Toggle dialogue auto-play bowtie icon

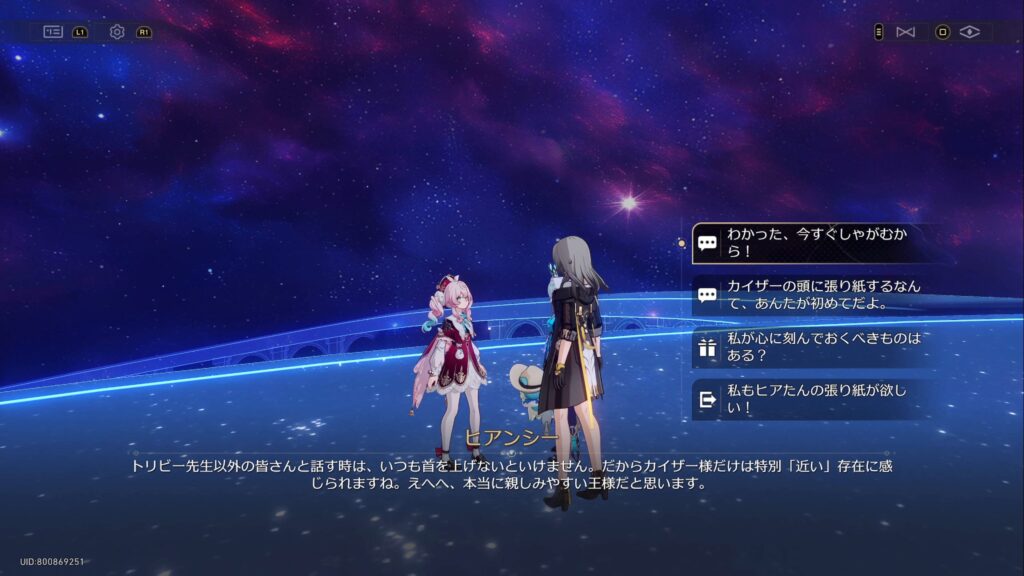905,32
